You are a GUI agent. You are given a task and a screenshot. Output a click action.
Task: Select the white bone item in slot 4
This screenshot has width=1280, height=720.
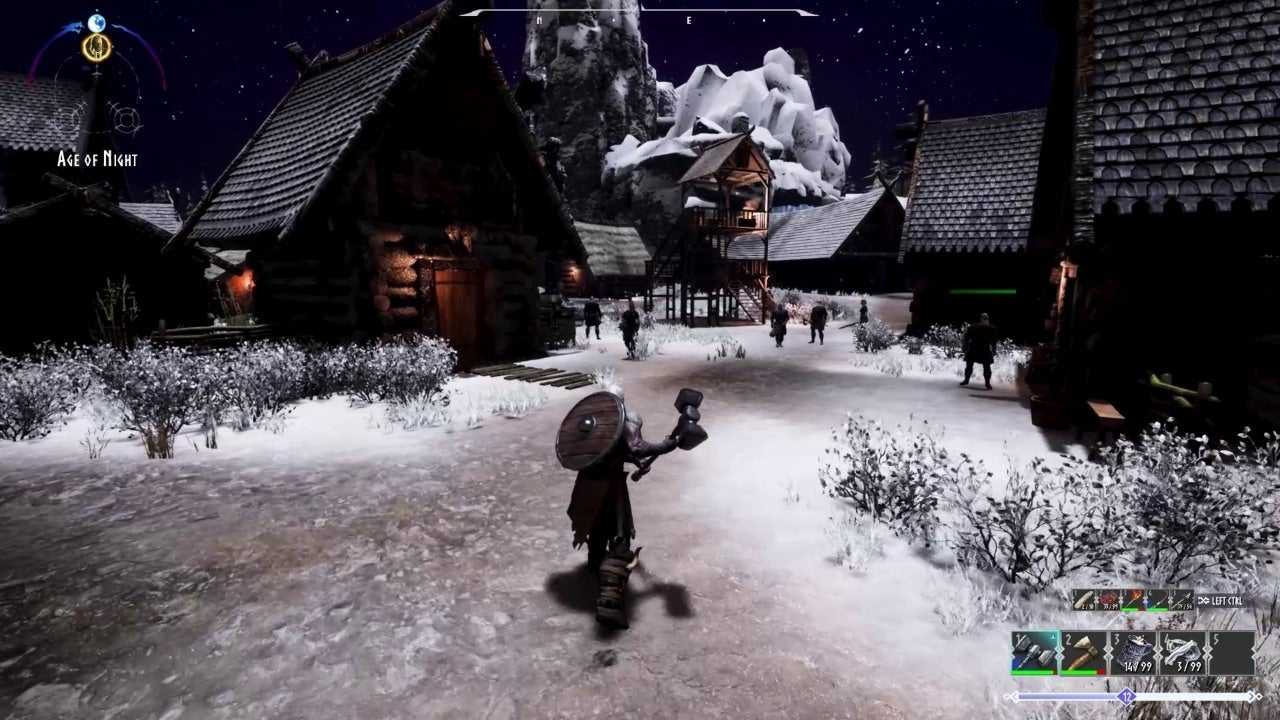pyautogui.click(x=1182, y=653)
